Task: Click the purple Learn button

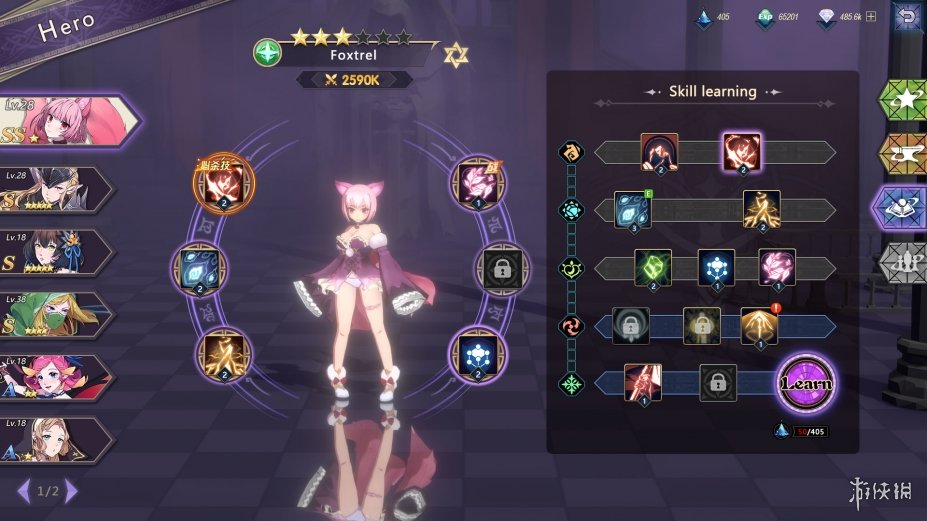Action: pyautogui.click(x=806, y=384)
